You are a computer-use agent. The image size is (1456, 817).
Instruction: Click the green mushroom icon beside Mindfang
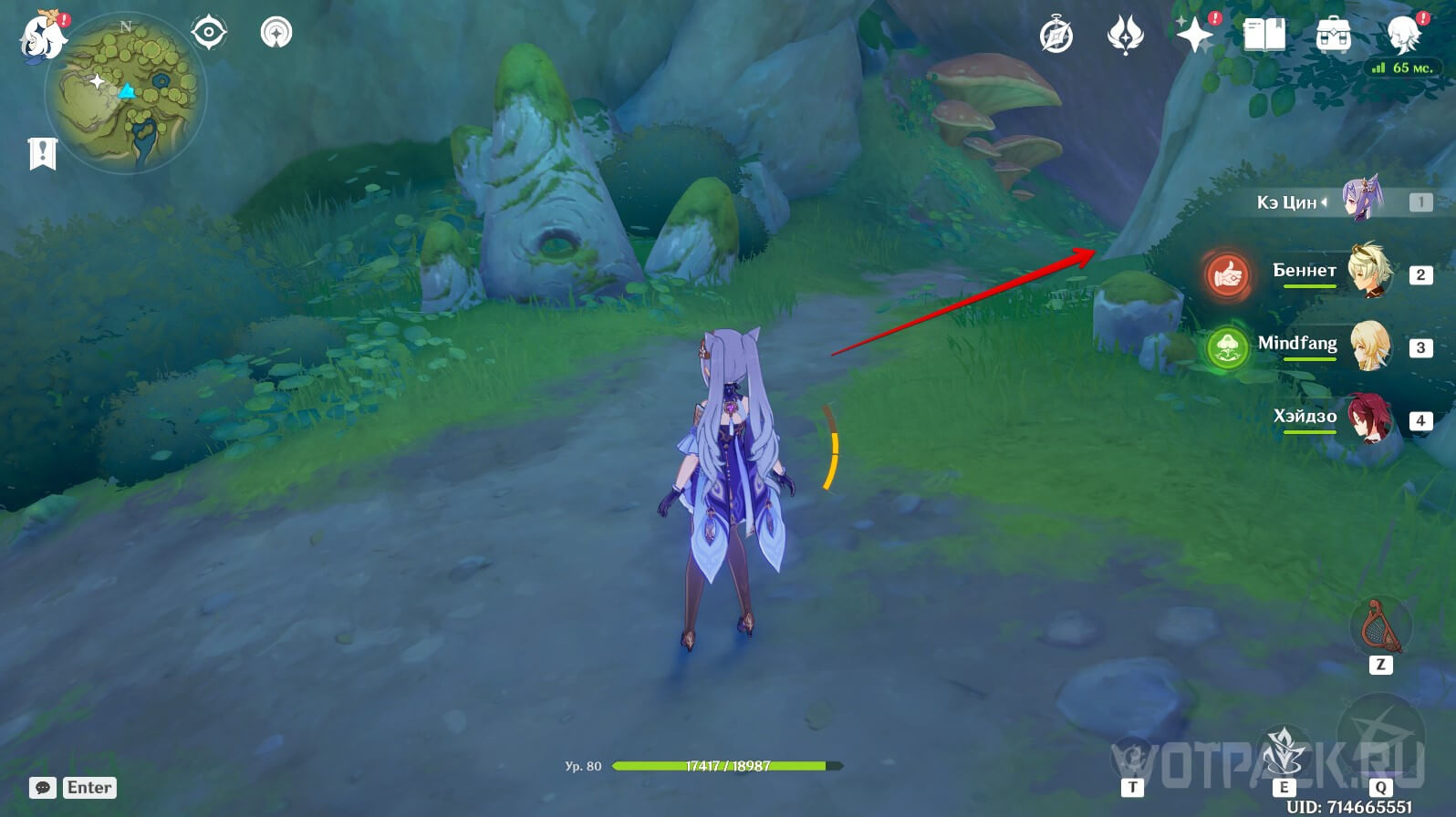coord(1226,346)
